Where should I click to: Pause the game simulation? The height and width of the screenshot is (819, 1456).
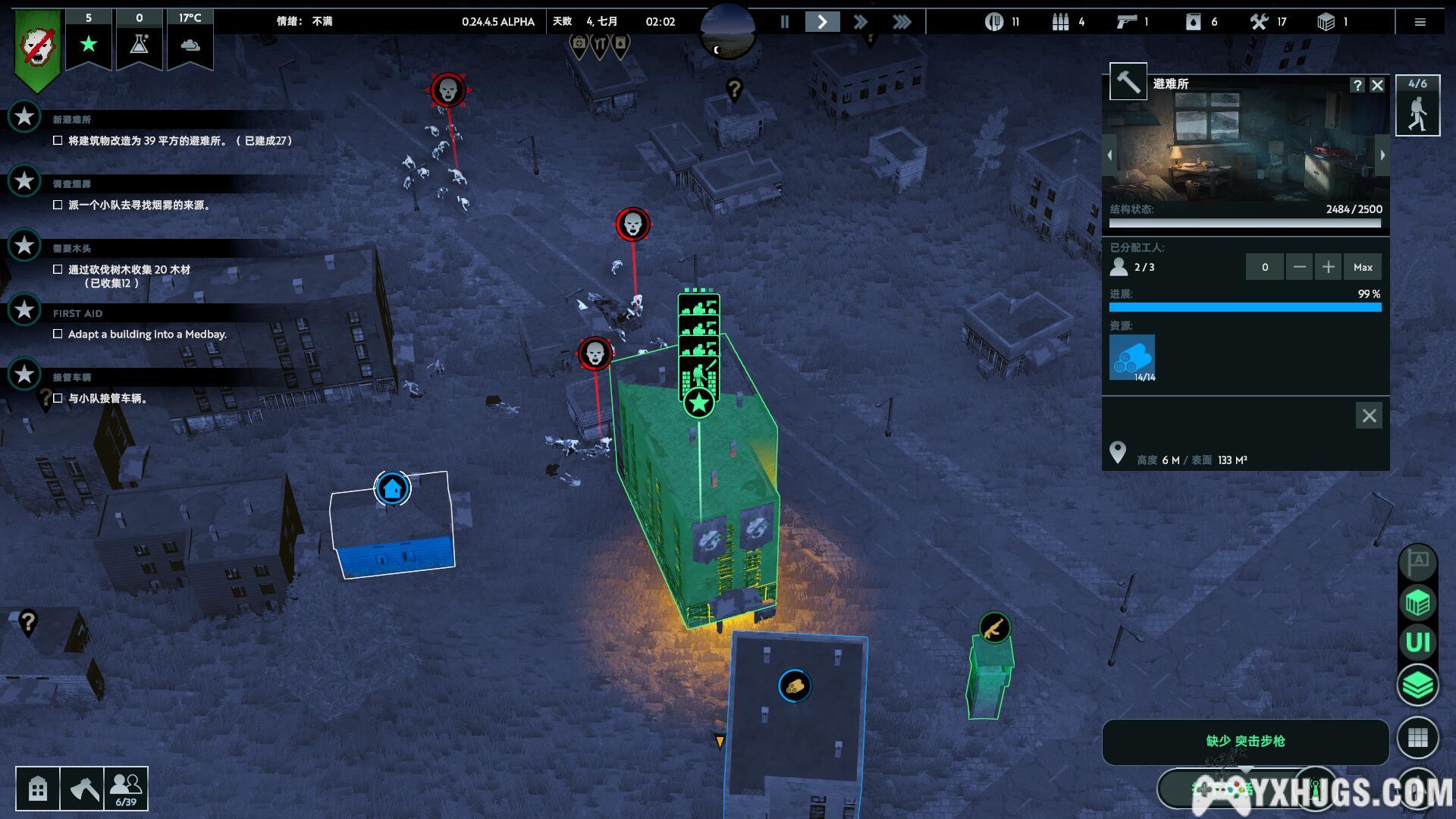pos(785,22)
